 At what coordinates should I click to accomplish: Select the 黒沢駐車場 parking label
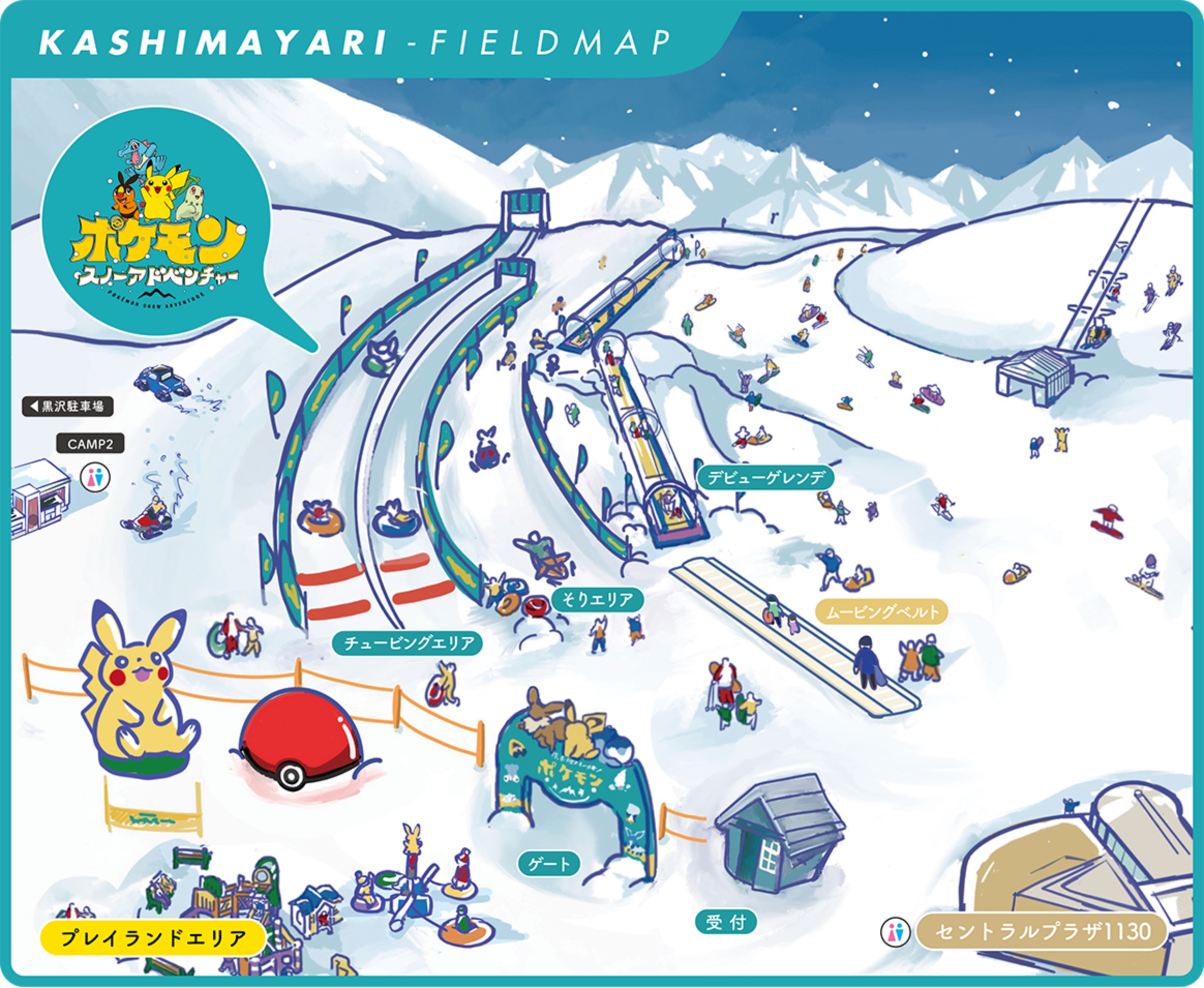(68, 407)
